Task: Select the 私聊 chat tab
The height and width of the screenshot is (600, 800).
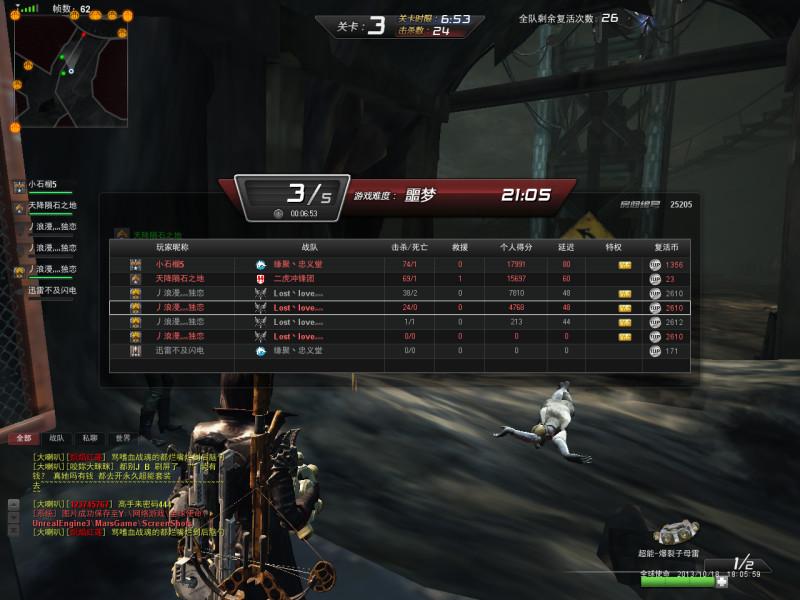Action: 90,438
